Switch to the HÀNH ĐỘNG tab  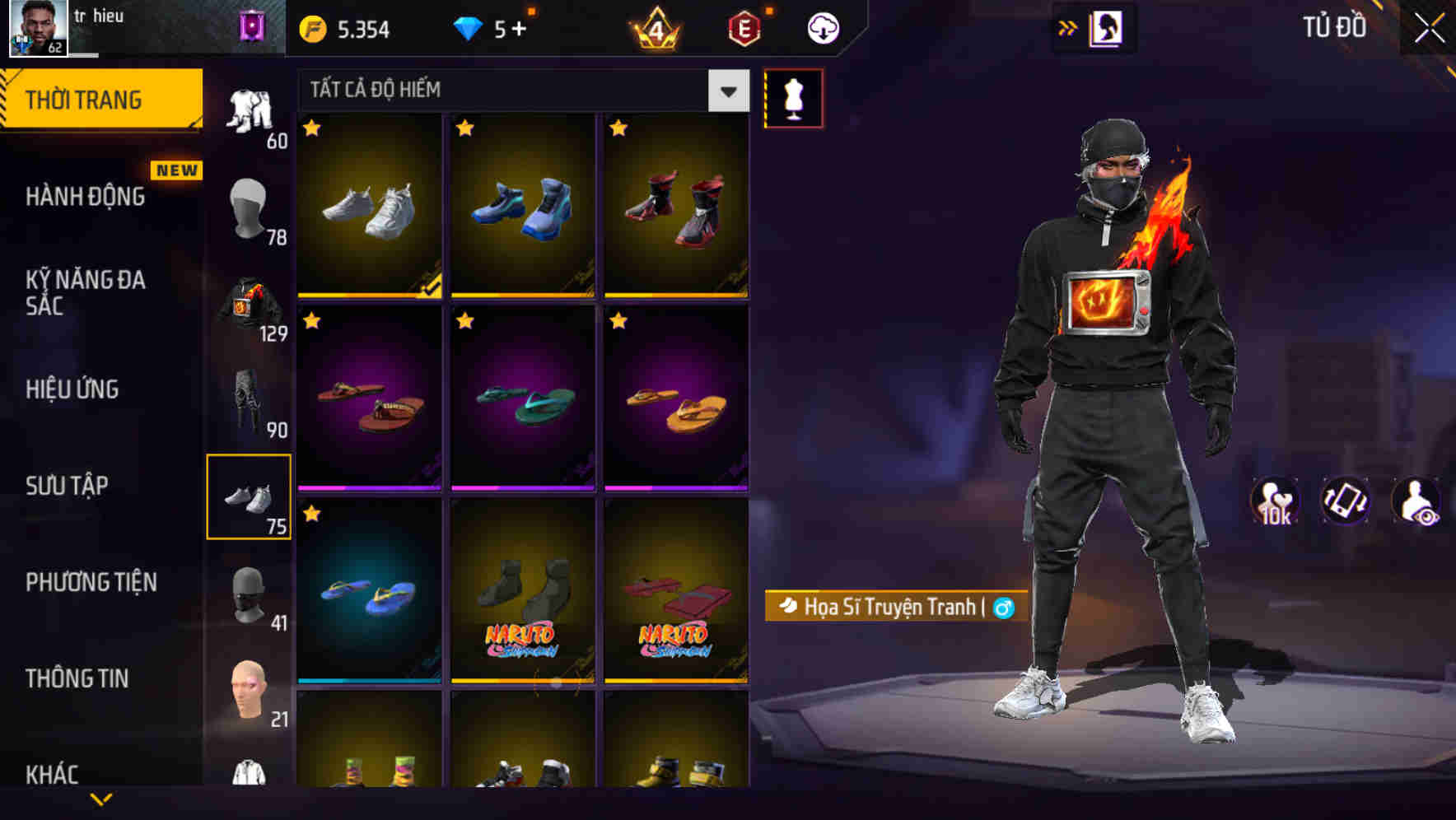pos(85,196)
